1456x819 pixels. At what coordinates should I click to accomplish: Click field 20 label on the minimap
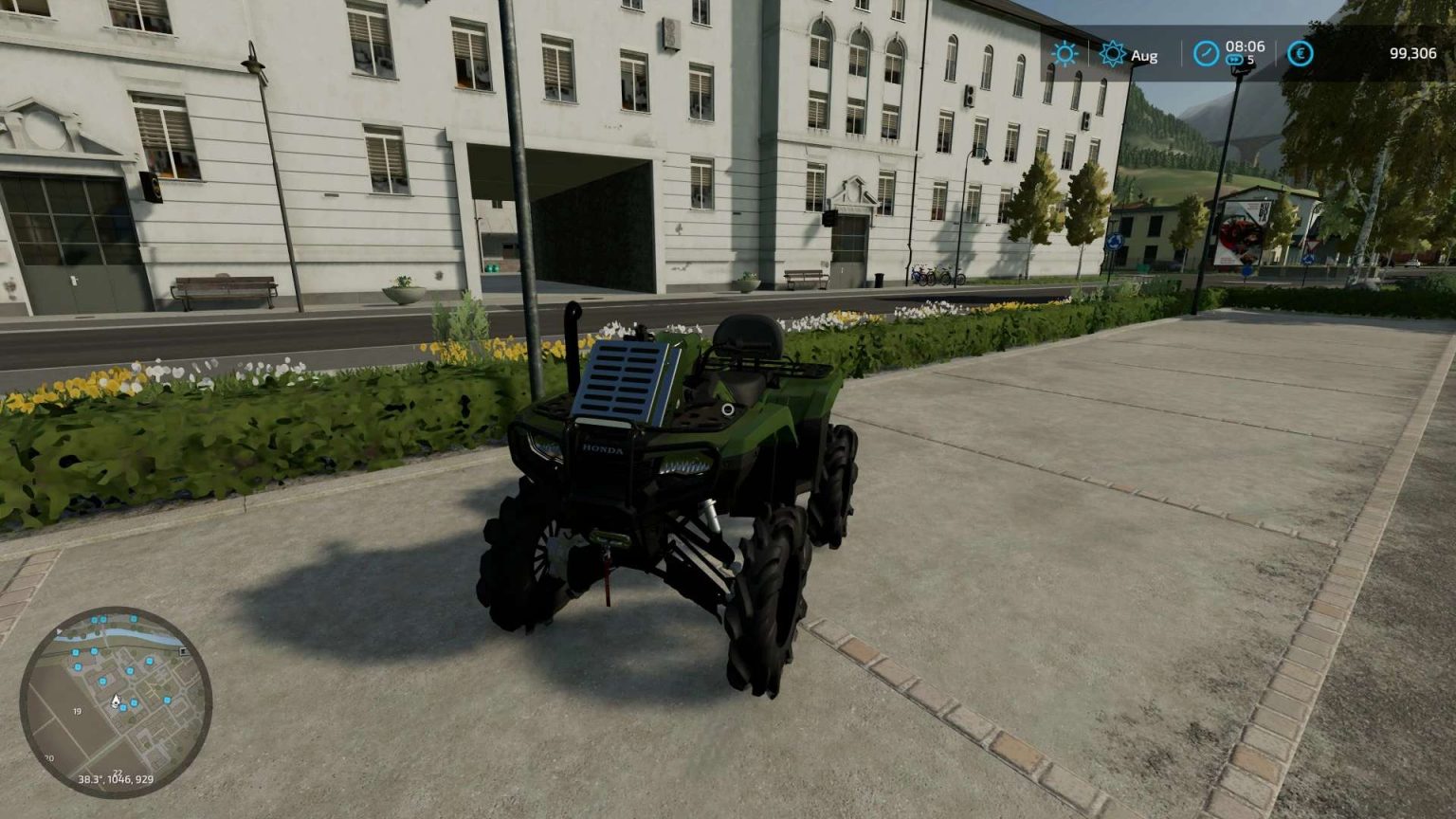[49, 757]
